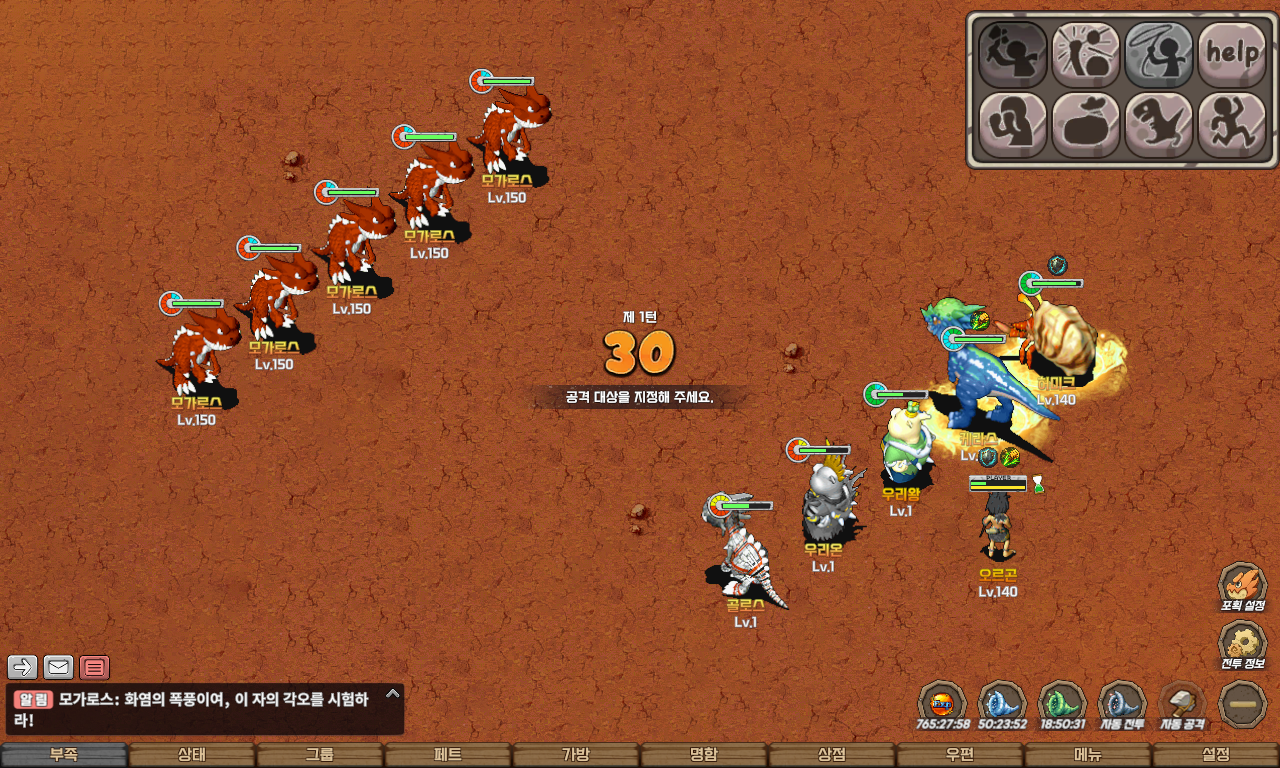Switch to the 상태 tab
Screen dimensions: 1280x768
point(192,755)
